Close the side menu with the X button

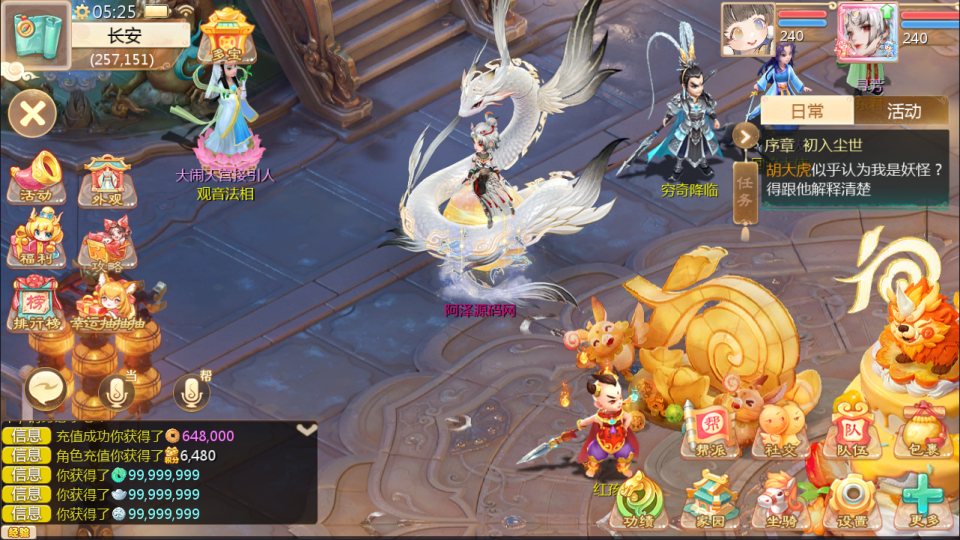point(32,112)
